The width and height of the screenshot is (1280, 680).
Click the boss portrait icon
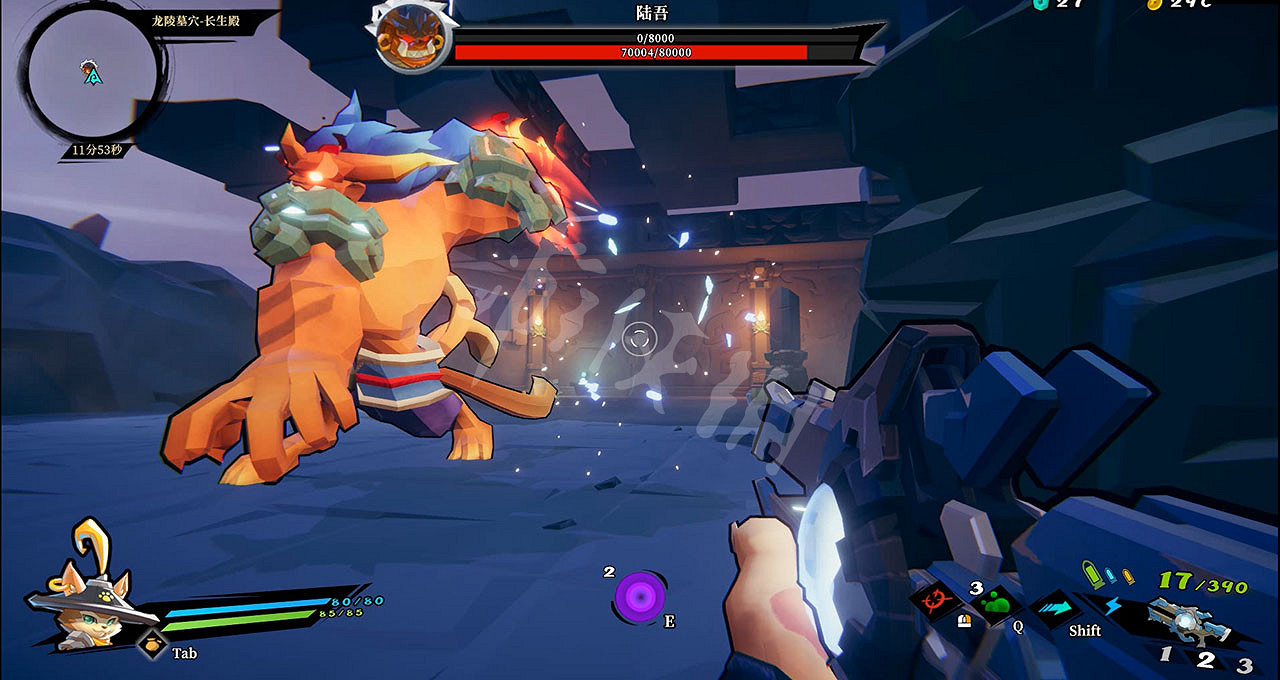pyautogui.click(x=410, y=39)
